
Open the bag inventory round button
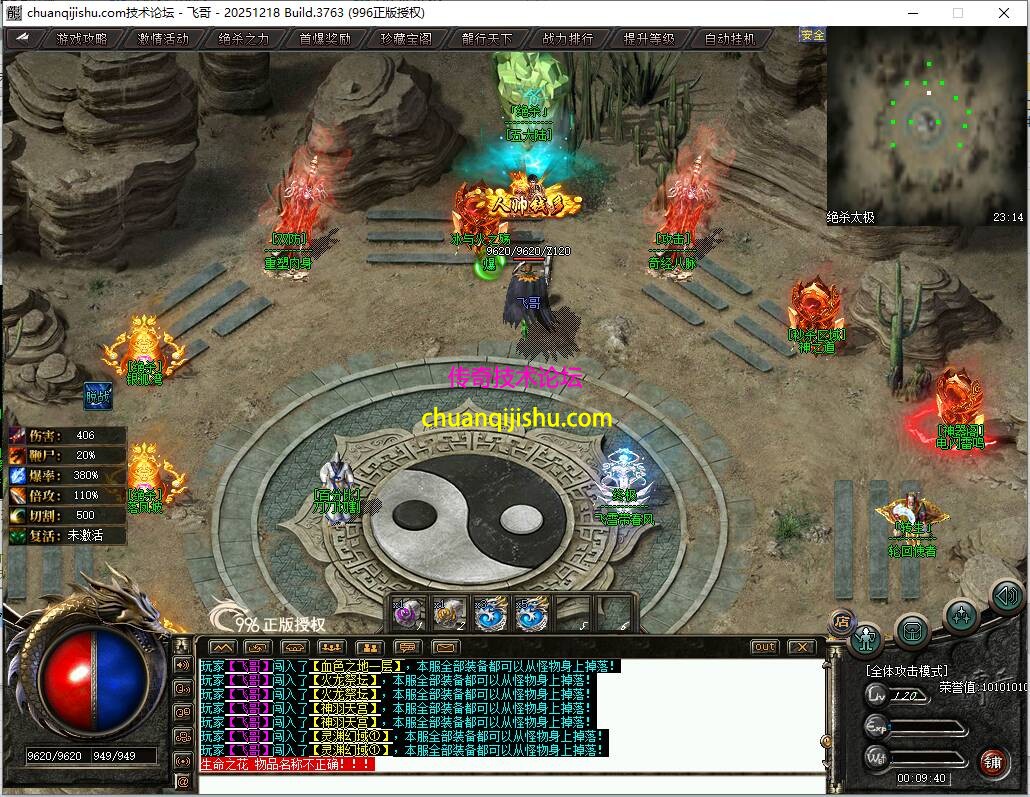click(912, 630)
